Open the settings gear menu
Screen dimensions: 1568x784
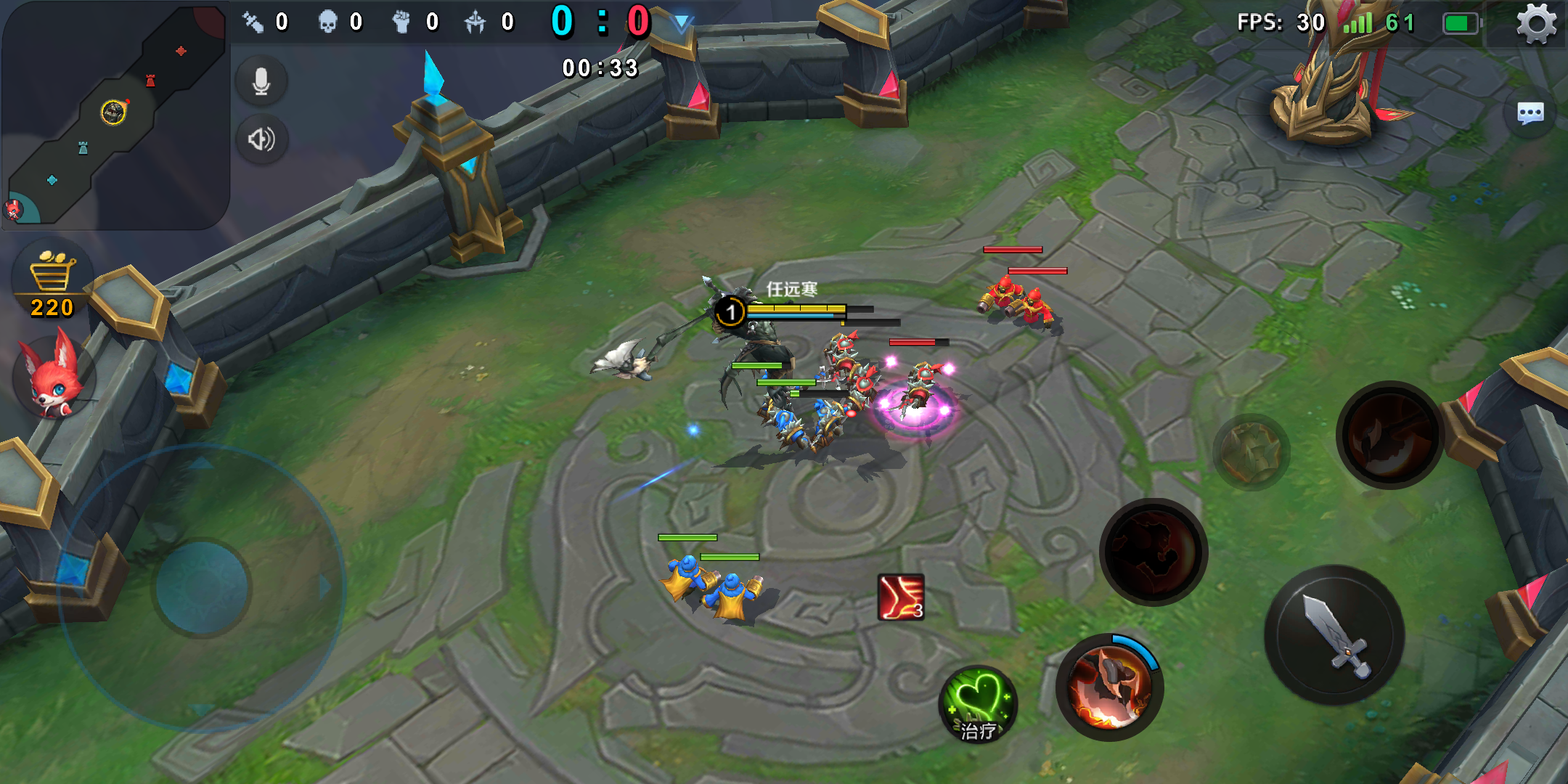(1536, 25)
